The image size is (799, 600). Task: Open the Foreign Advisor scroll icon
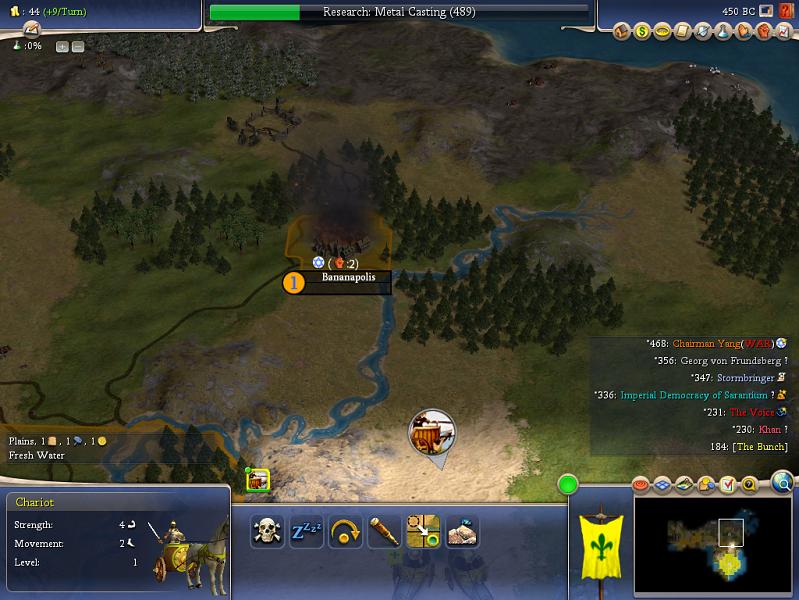(x=682, y=32)
